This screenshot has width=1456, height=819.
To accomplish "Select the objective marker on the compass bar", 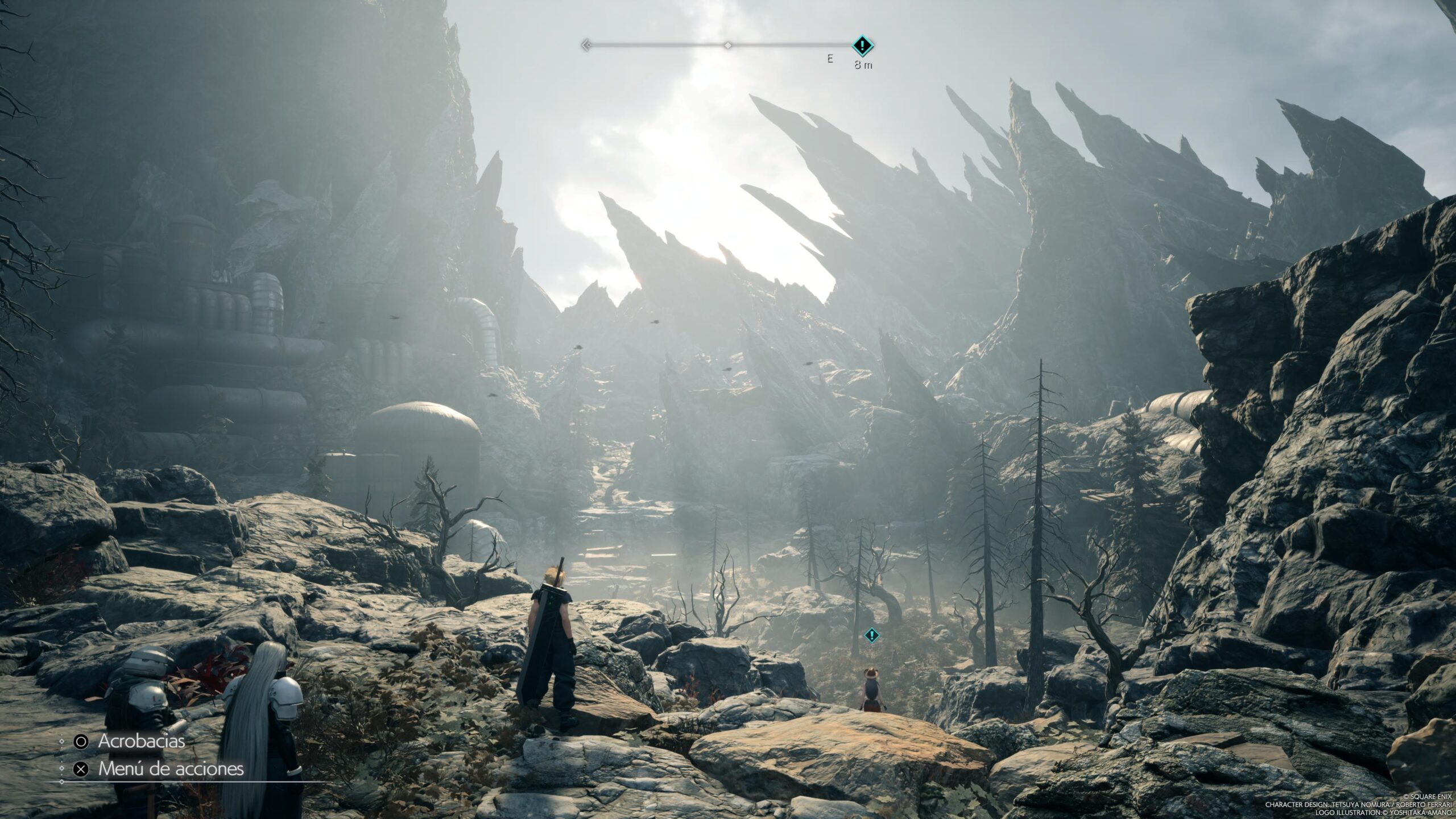I will [863, 45].
